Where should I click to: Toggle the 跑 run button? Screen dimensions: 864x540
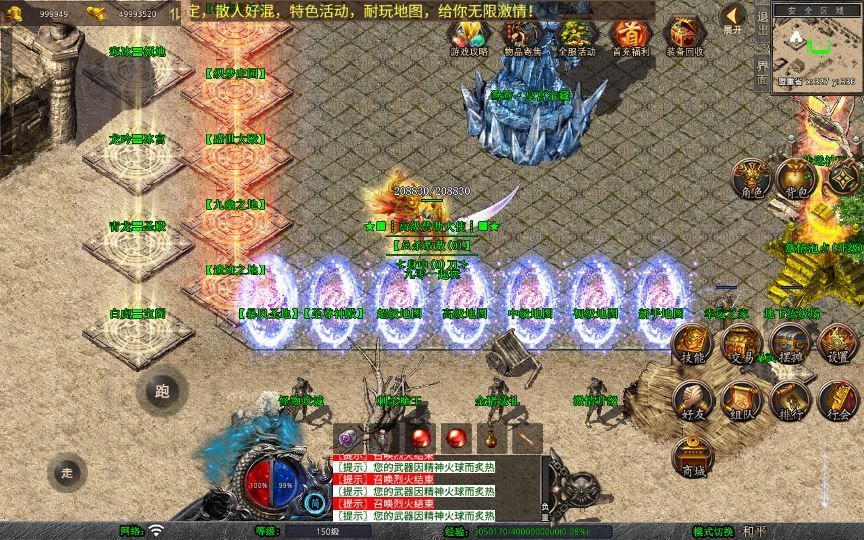(x=162, y=391)
